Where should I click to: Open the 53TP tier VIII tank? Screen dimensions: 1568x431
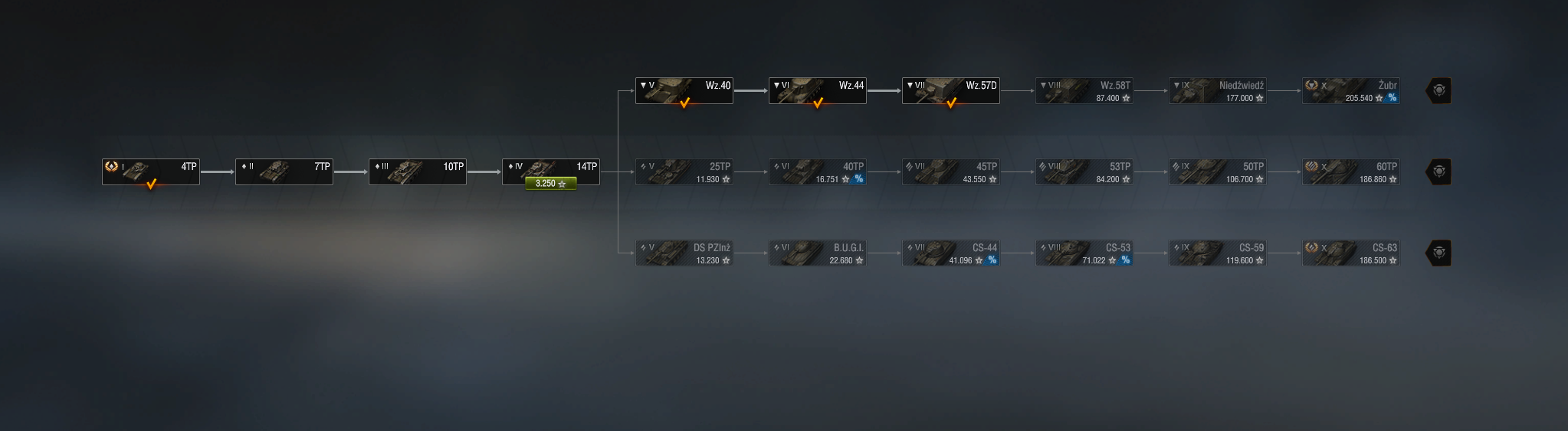[1084, 171]
